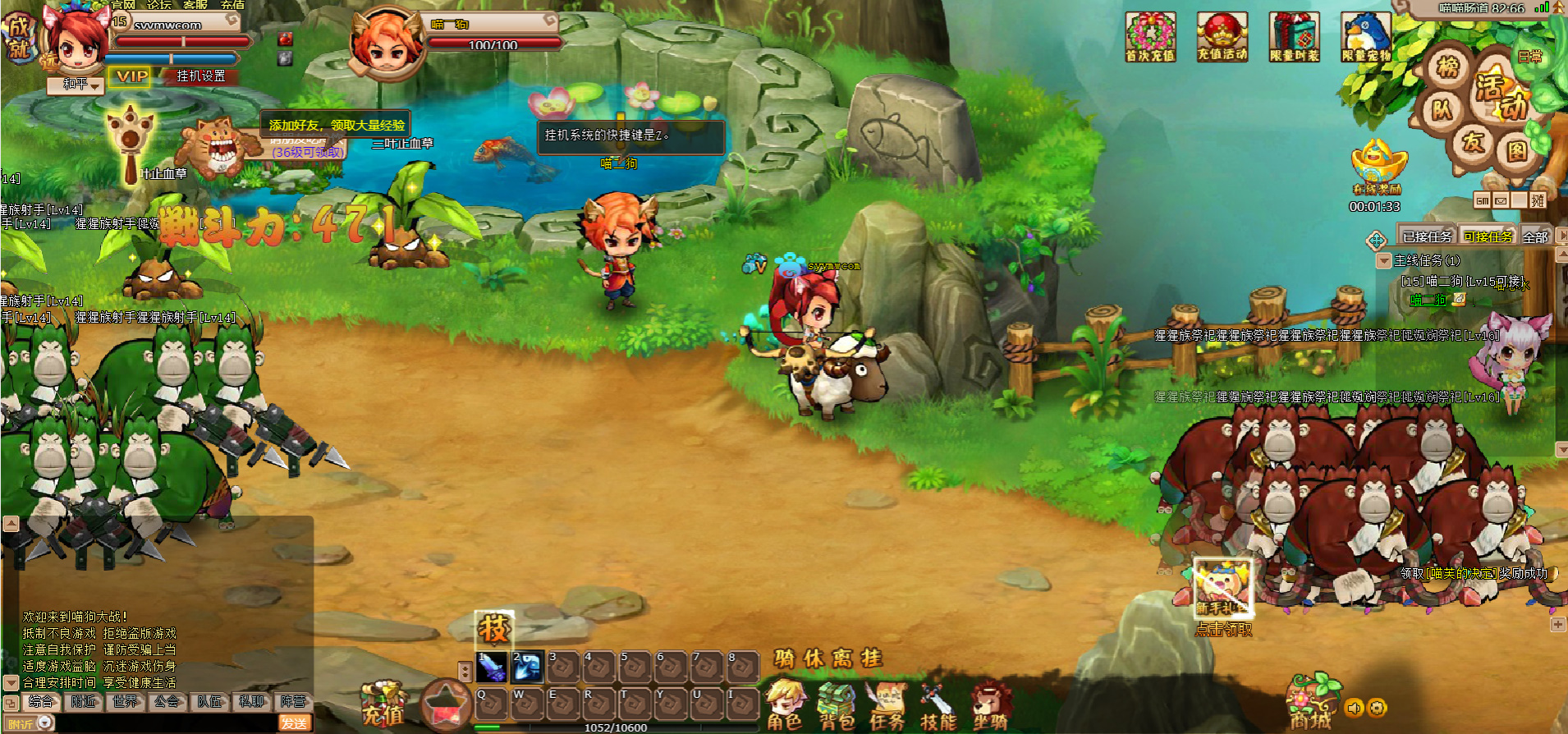Viewport: 1568px width, 734px height.
Task: Toggle the sound speaker button
Action: 1354,708
